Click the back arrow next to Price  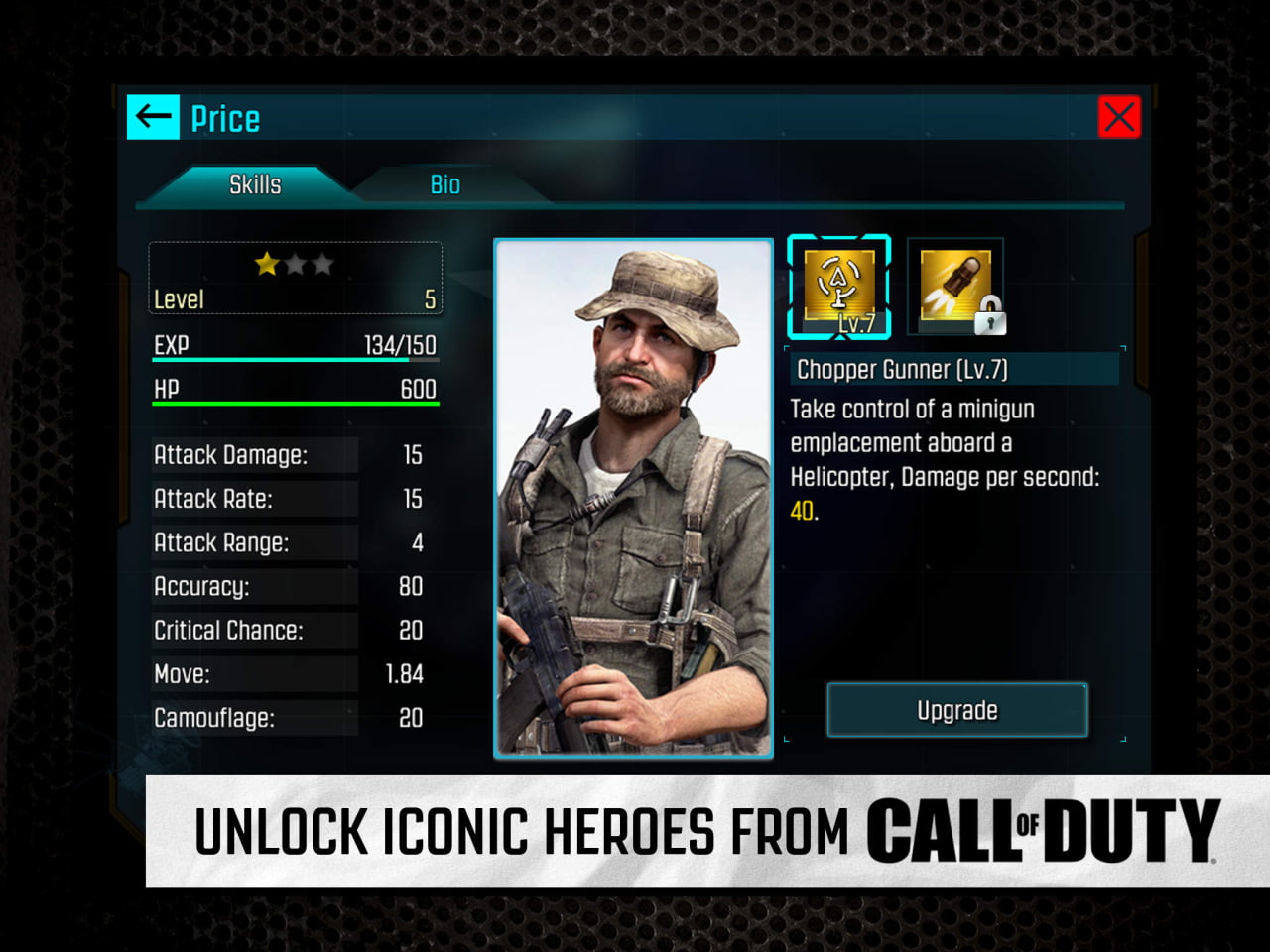(x=153, y=116)
